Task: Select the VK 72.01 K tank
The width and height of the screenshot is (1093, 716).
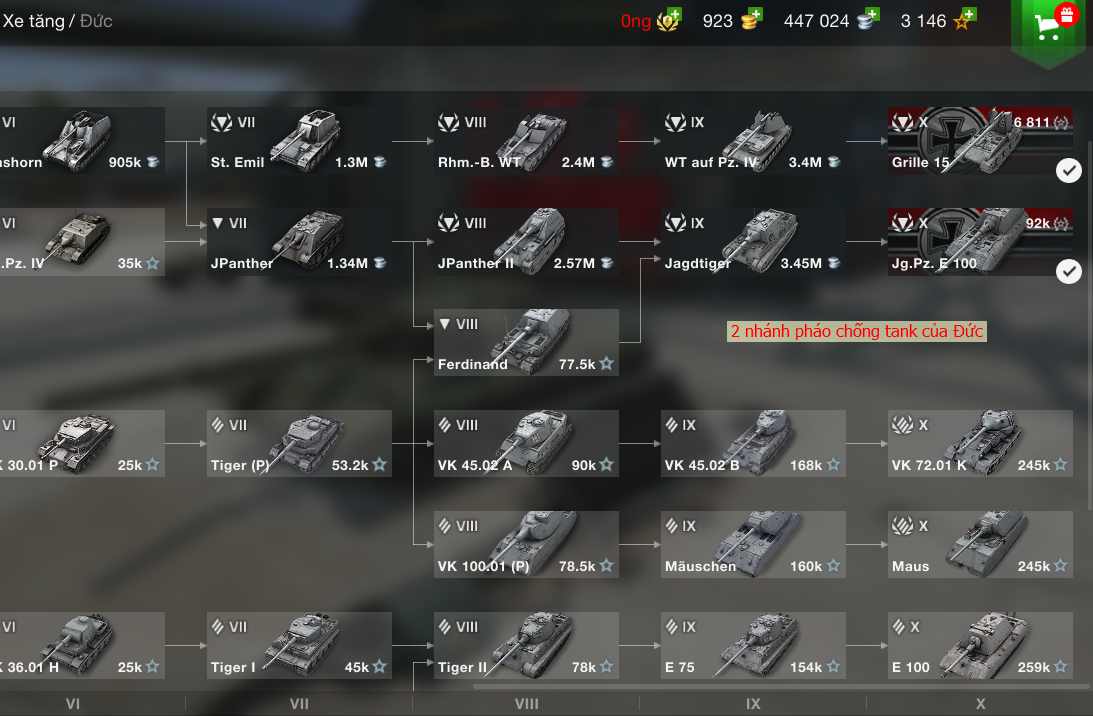Action: point(980,444)
